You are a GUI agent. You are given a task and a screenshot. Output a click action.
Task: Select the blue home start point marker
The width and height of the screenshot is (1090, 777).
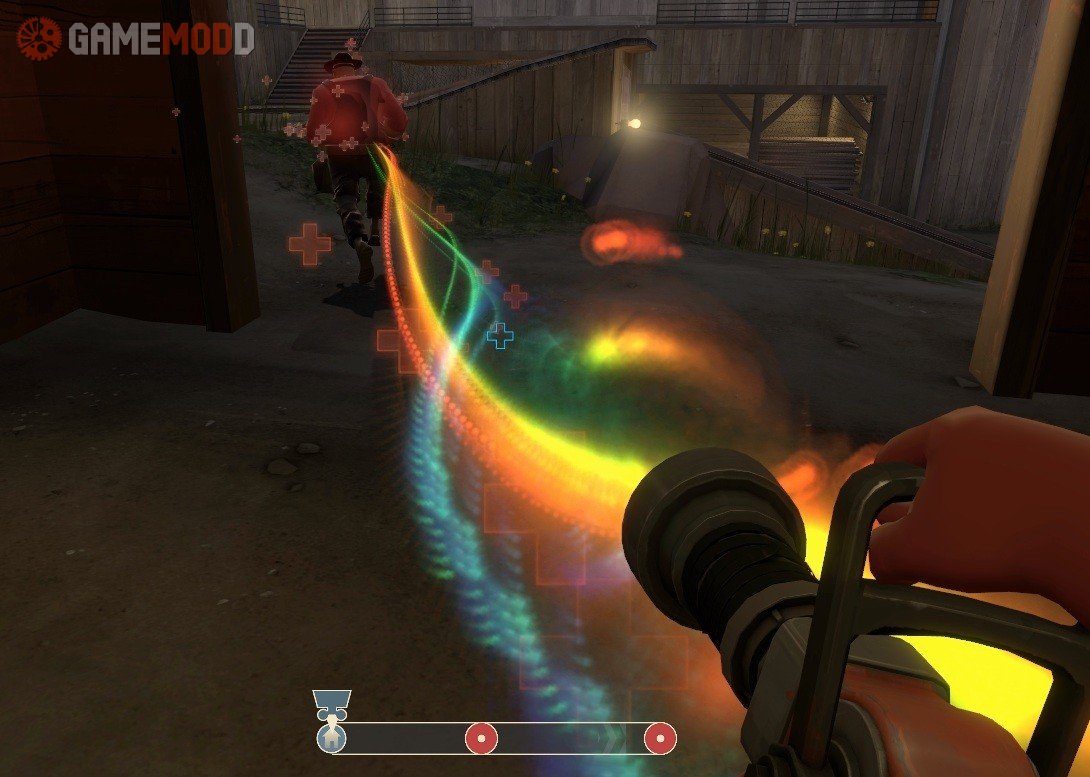pos(330,739)
